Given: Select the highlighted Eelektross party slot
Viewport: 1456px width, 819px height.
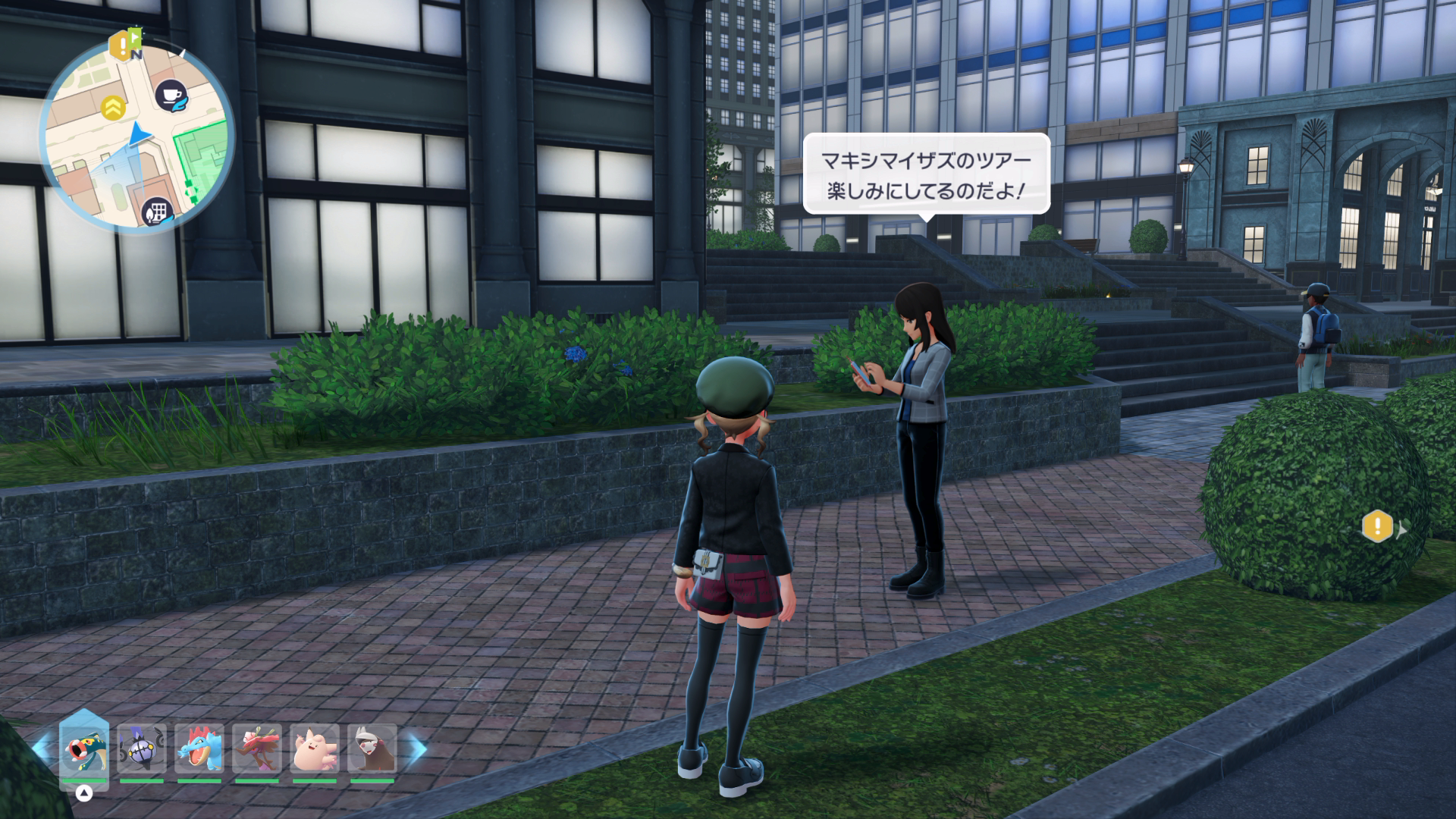Looking at the screenshot, I should 84,748.
